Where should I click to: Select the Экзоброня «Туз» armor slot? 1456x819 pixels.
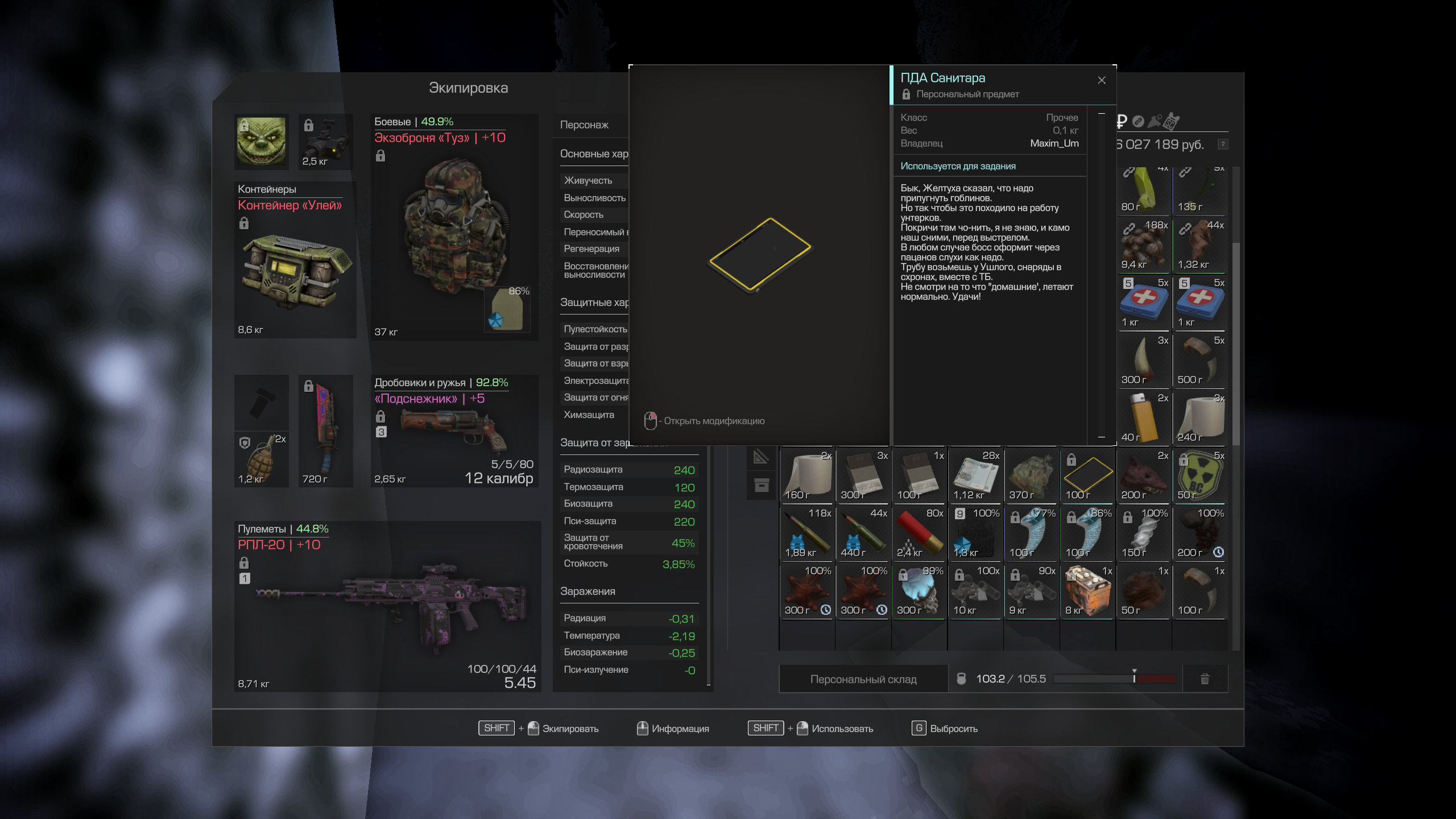point(454,227)
